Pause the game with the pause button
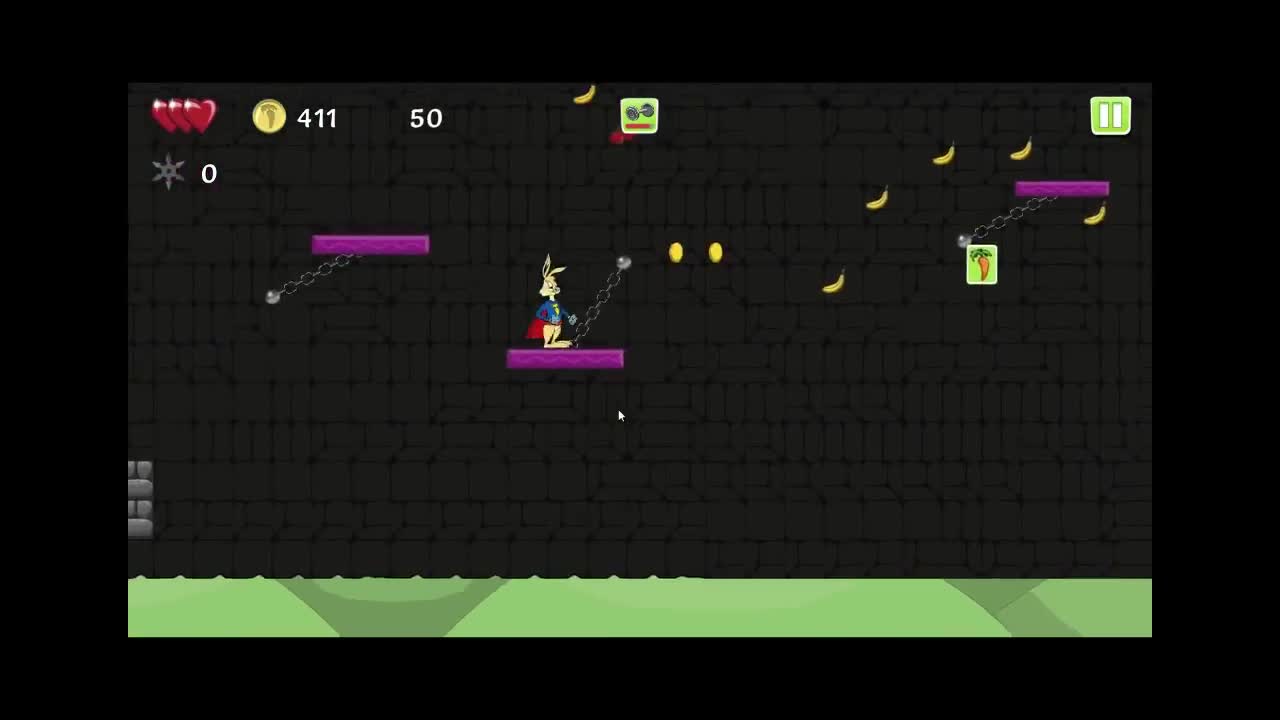This screenshot has width=1280, height=720. 1110,116
